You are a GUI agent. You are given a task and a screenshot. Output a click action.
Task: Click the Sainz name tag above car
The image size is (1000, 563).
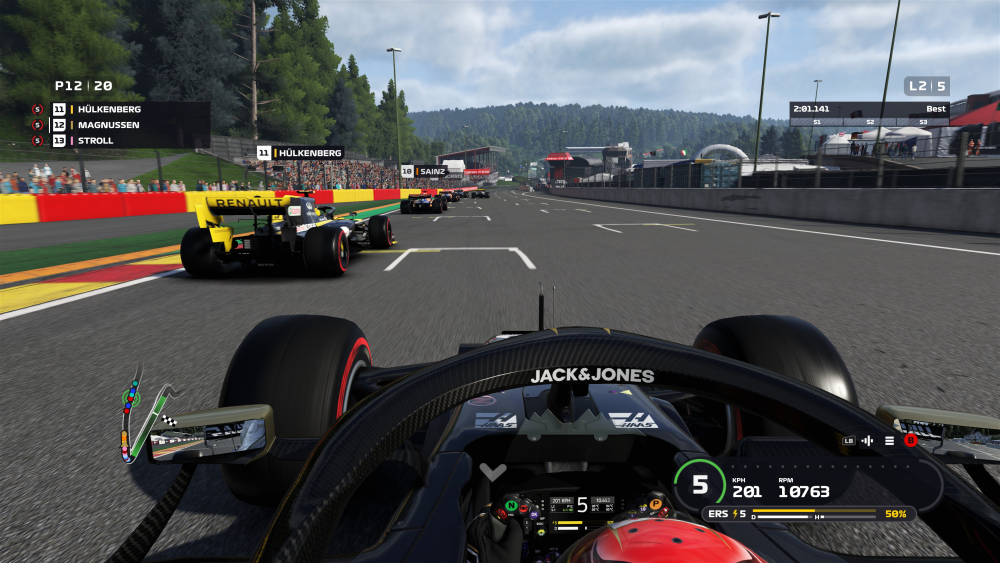[423, 171]
